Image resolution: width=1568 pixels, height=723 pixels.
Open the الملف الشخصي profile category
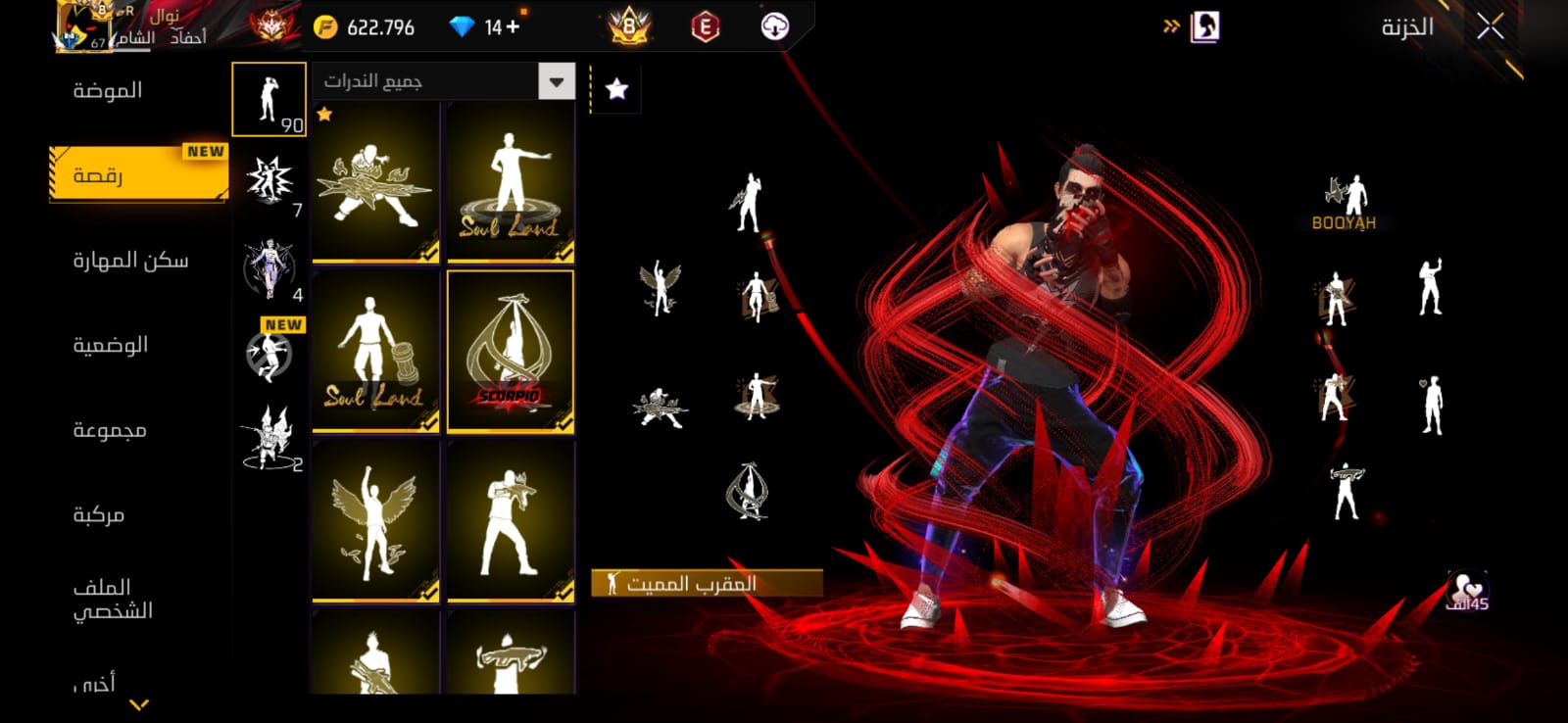[113, 599]
